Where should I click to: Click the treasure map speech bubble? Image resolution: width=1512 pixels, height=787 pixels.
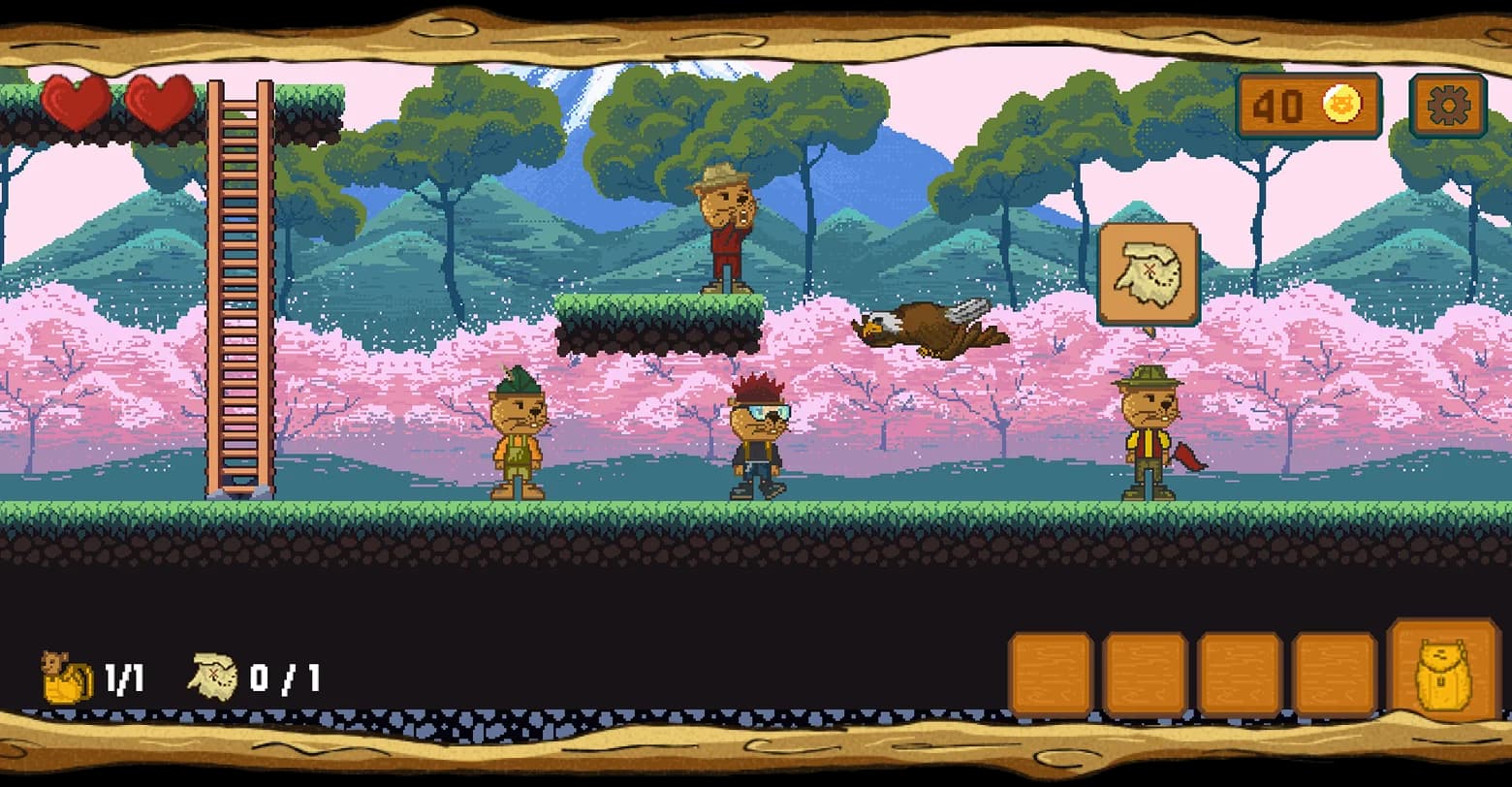pyautogui.click(x=1149, y=272)
